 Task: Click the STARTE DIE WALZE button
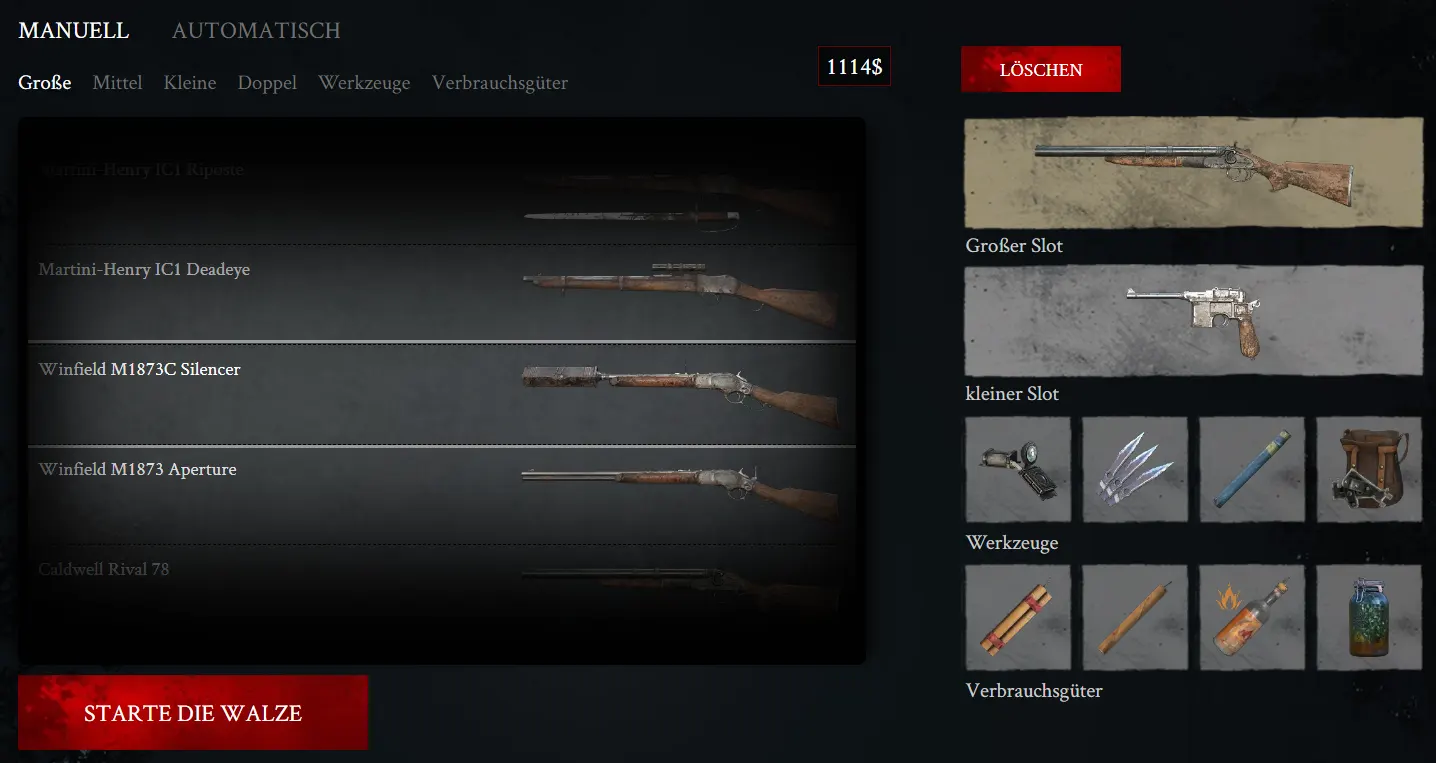coord(193,713)
